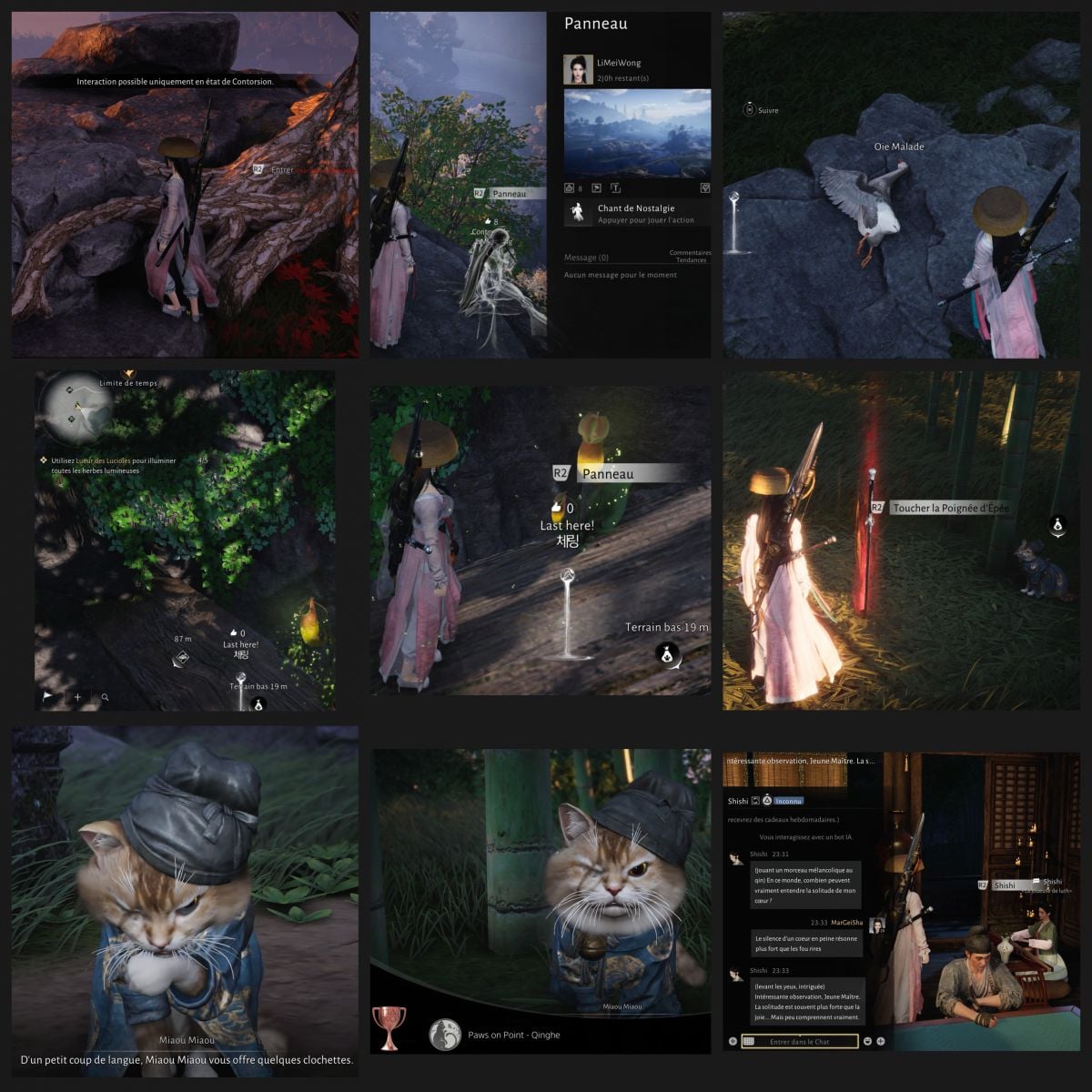Click the flag icon below the minimap view
This screenshot has height=1092, width=1092.
[x=48, y=697]
